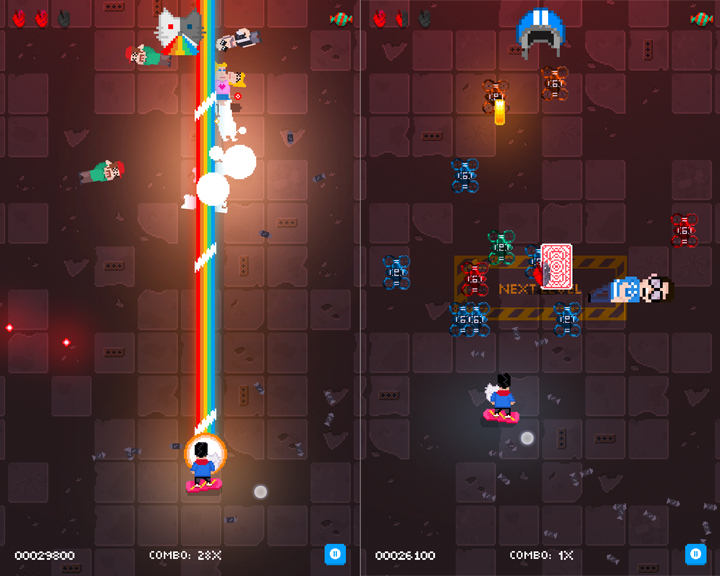Image resolution: width=720 pixels, height=576 pixels.
Task: Pause the game showing the 28X combo
Action: pos(335,554)
